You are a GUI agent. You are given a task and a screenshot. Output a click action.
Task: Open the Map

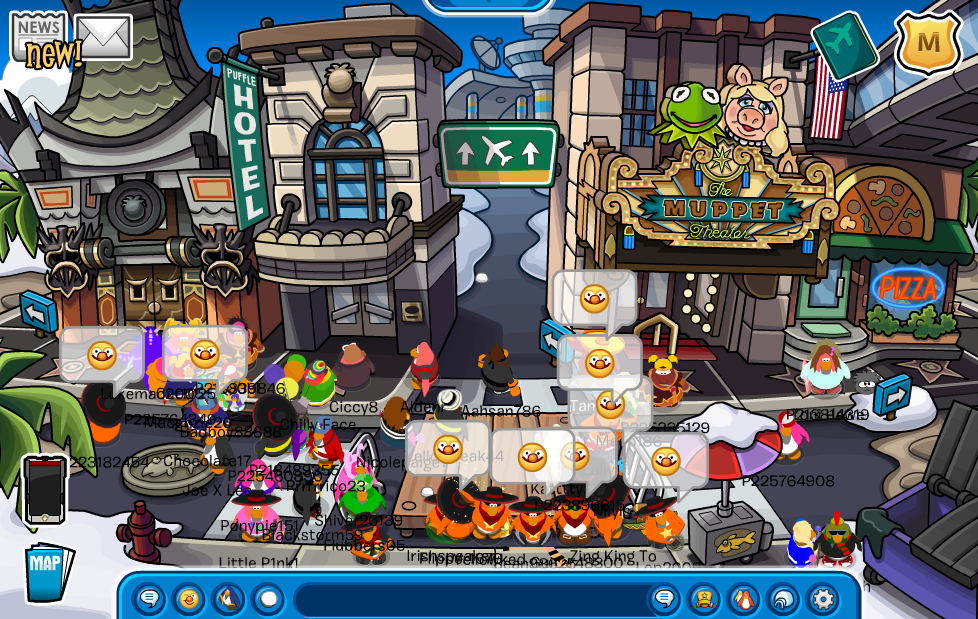[47, 572]
